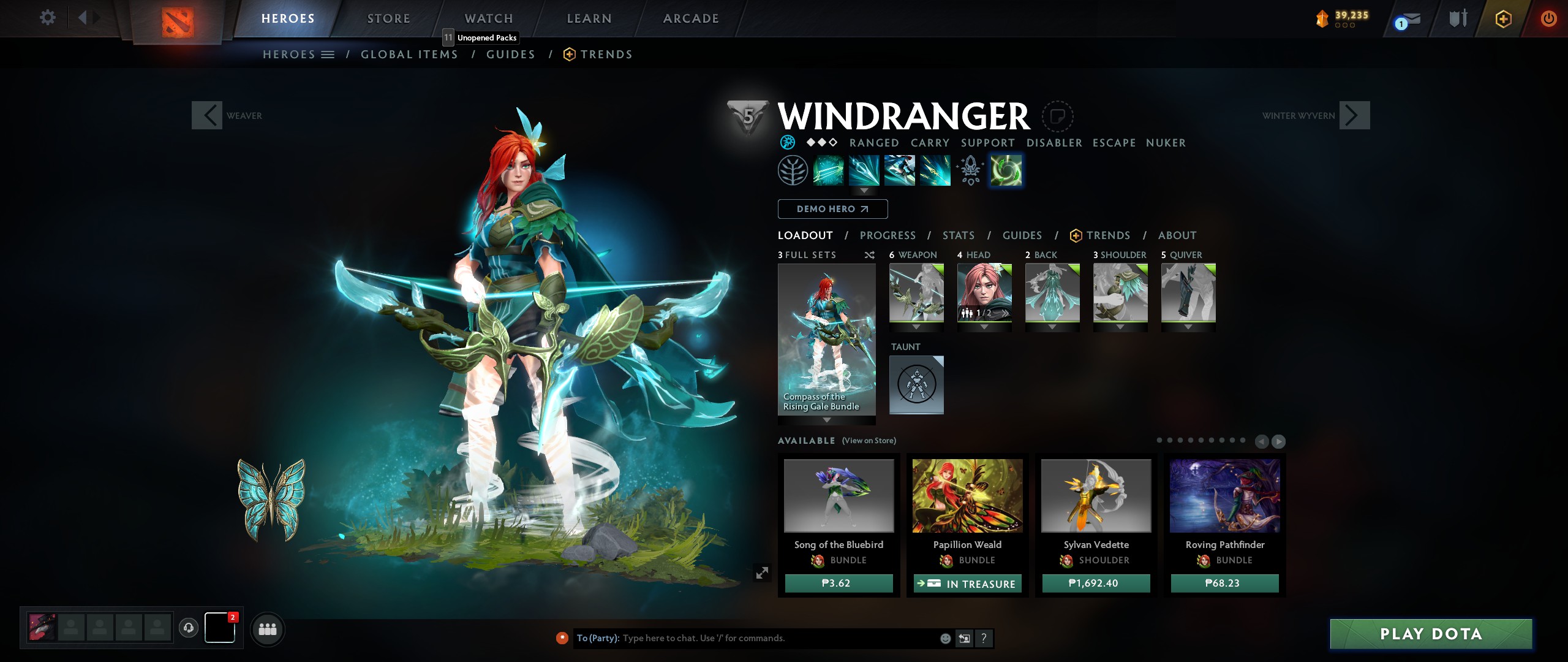Screen dimensions: 1568x662
Task: Select Windranger's ultimate green swirl ability icon
Action: tap(1006, 170)
